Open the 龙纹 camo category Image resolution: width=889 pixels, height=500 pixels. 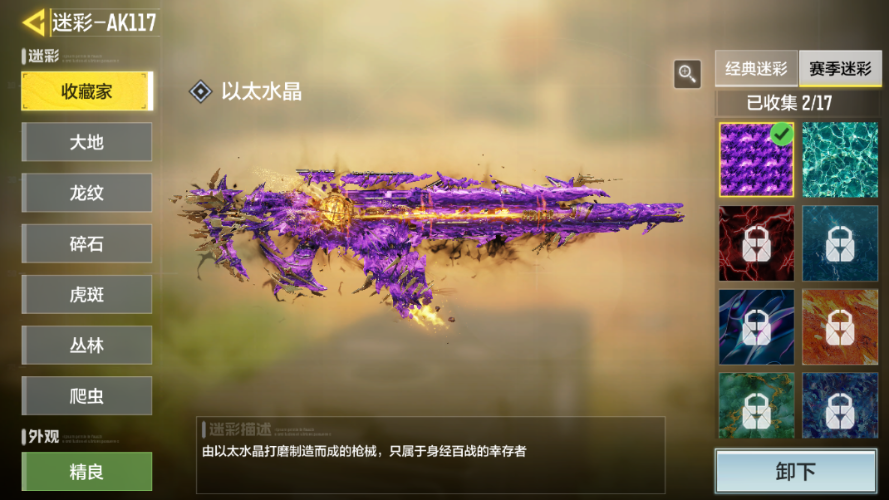point(87,193)
